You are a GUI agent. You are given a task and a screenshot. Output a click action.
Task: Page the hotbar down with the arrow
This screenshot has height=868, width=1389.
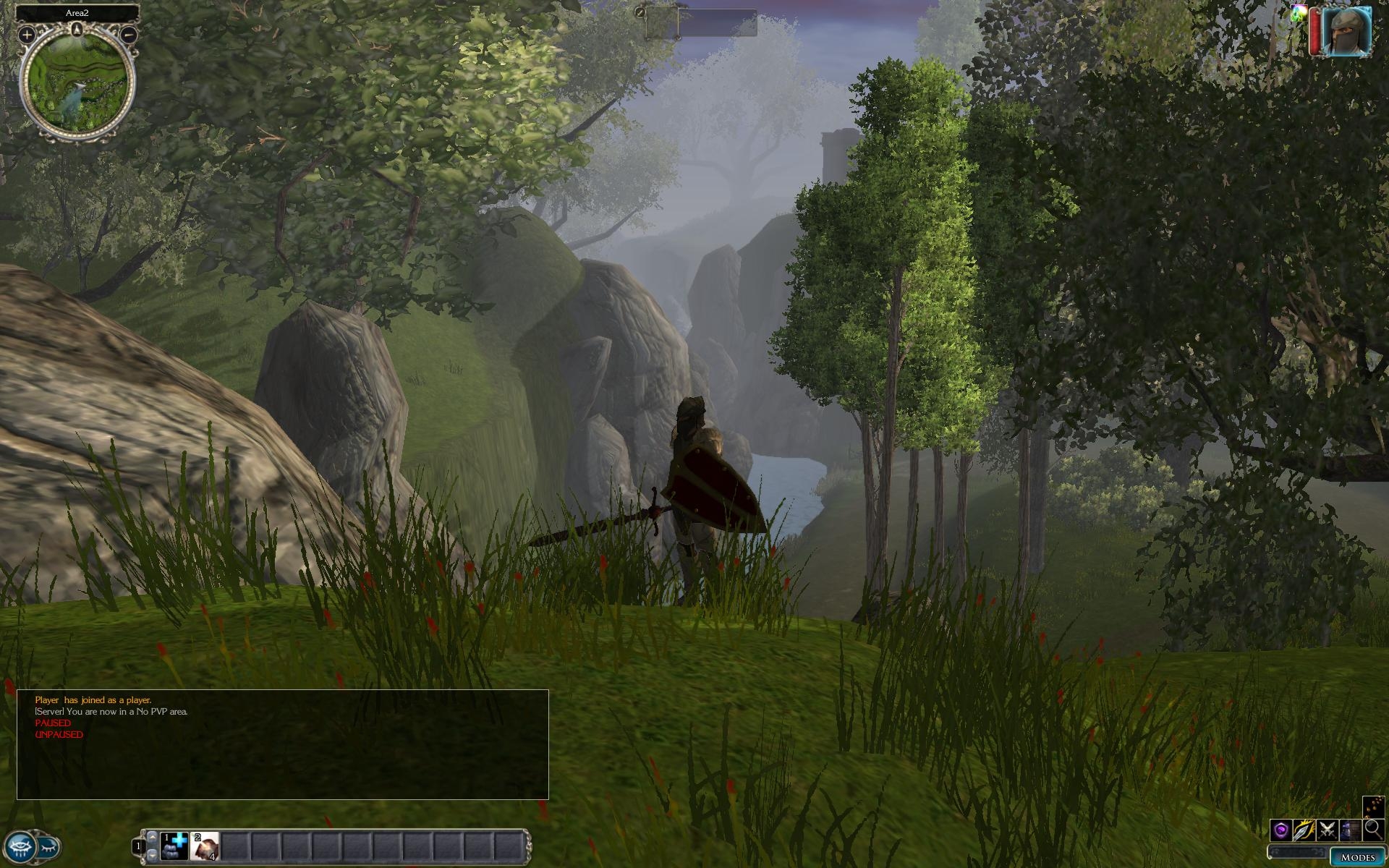(x=152, y=854)
